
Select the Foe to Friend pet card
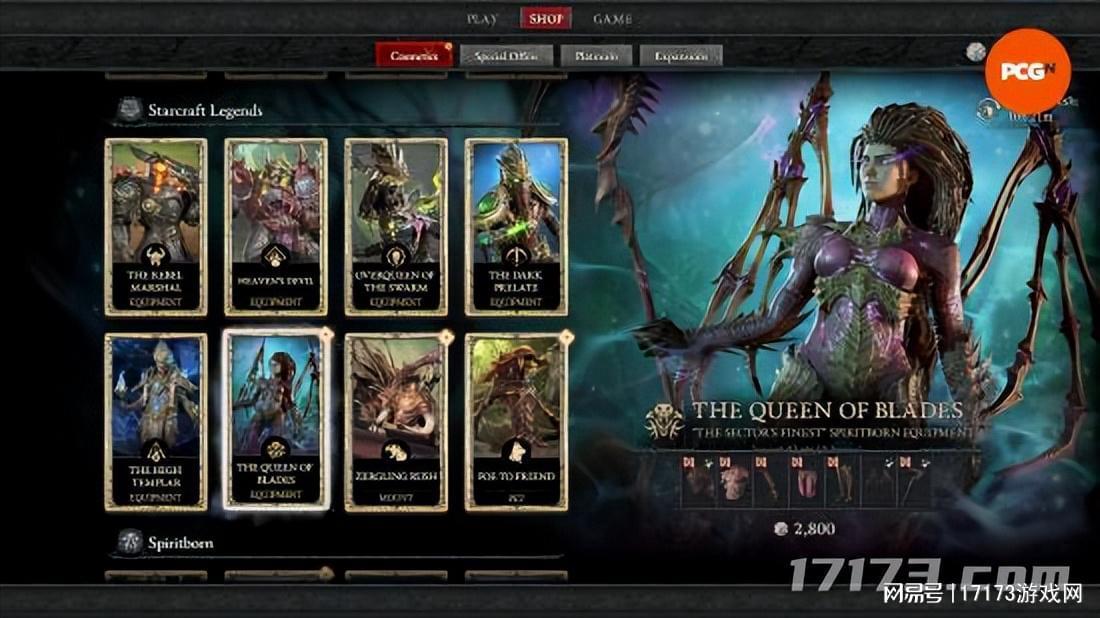(x=516, y=422)
